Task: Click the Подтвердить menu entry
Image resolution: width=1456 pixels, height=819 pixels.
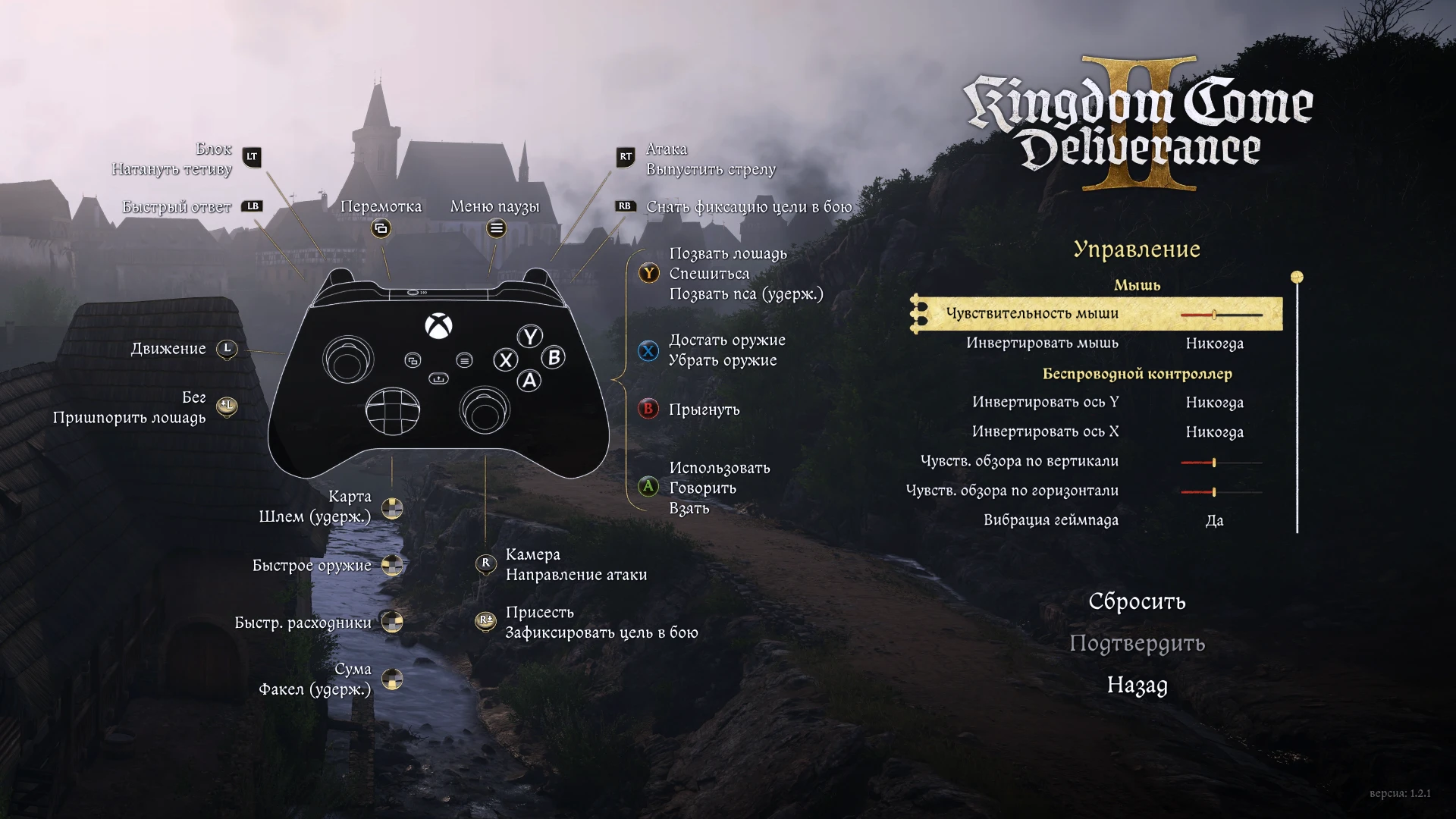Action: [x=1137, y=644]
